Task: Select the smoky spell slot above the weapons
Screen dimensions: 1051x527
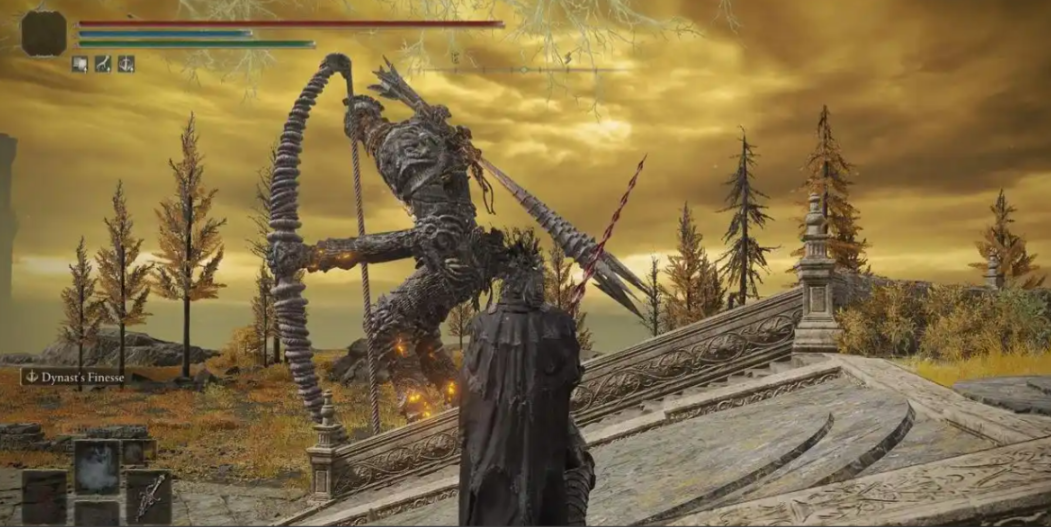Action: 97,467
